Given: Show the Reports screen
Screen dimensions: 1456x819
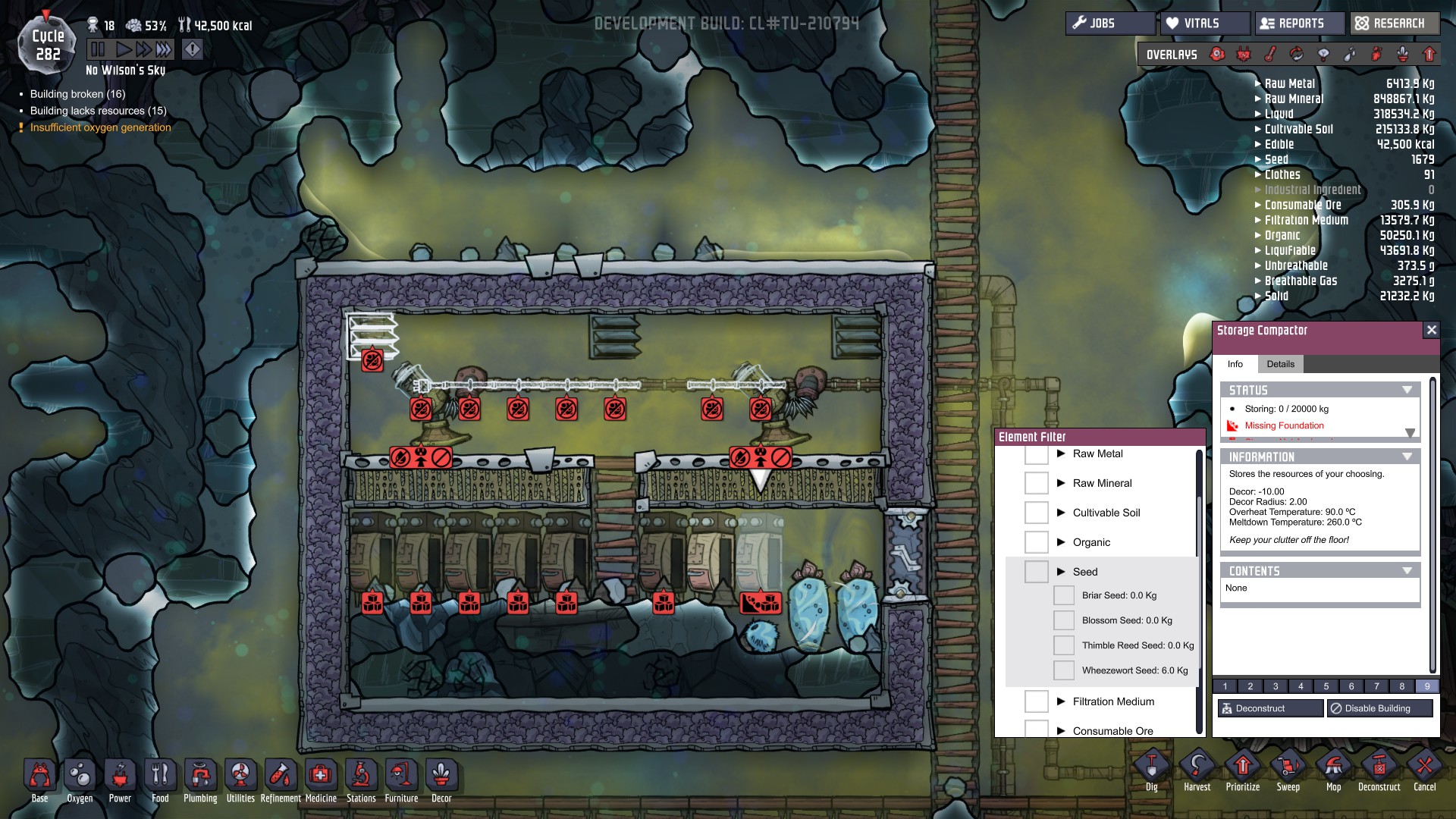Looking at the screenshot, I should (x=1300, y=24).
